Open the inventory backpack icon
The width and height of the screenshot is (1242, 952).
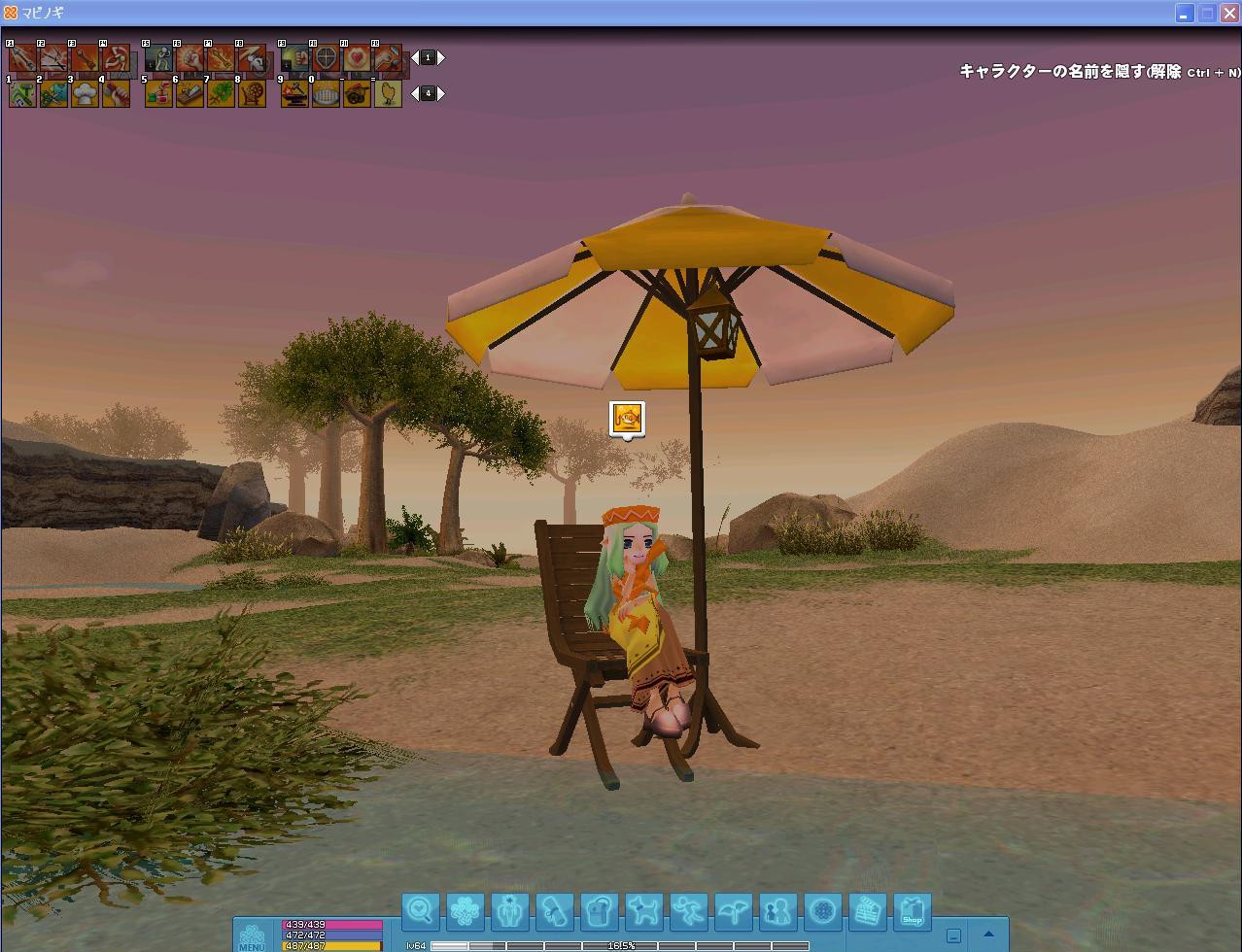600,911
